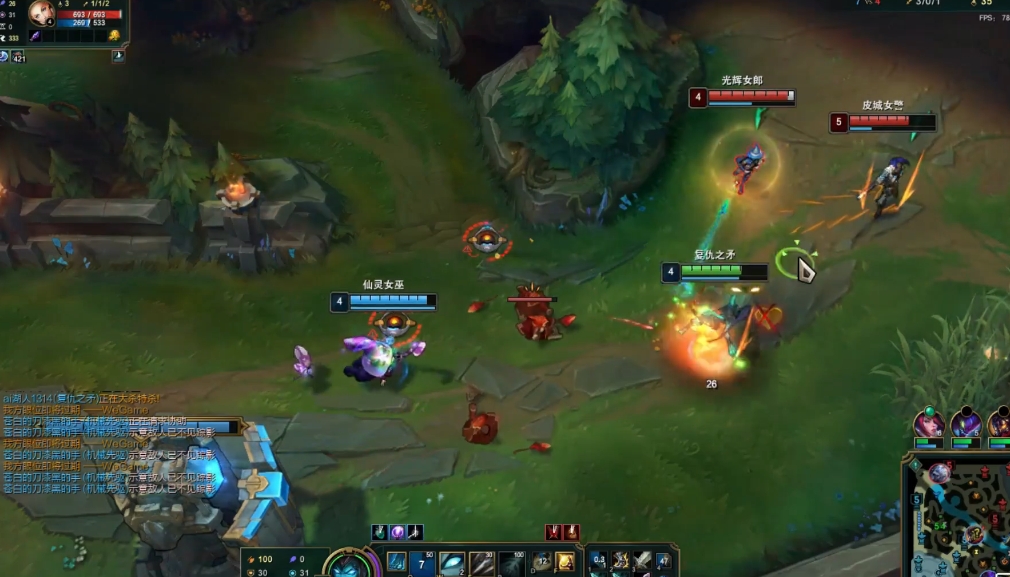The image size is (1010, 577).
Task: Use the golden F summoner spell
Action: [x=565, y=563]
